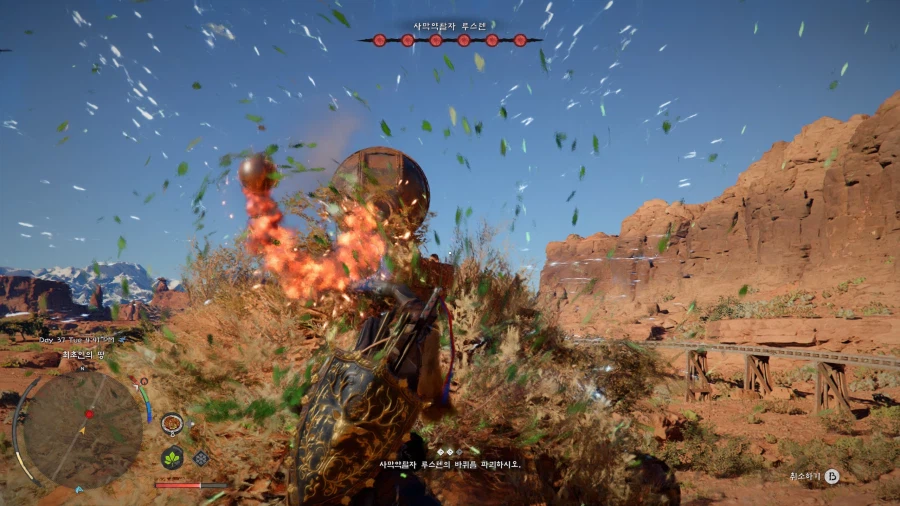900x506 pixels.
Task: Click the red marker on the minimap
Action: pos(89,413)
